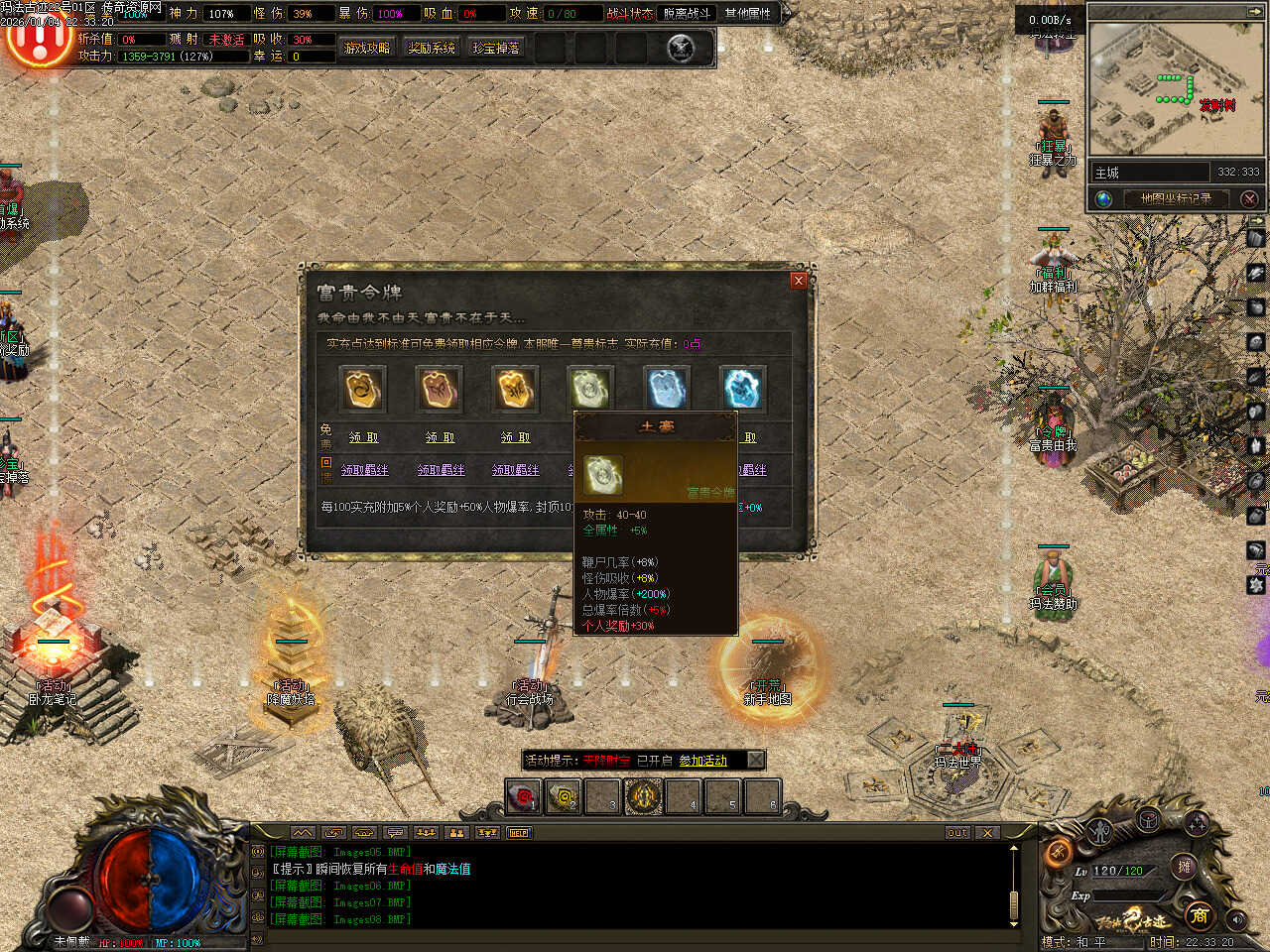Click the first 领取羁绊 link
This screenshot has width=1270, height=952.
pos(365,470)
